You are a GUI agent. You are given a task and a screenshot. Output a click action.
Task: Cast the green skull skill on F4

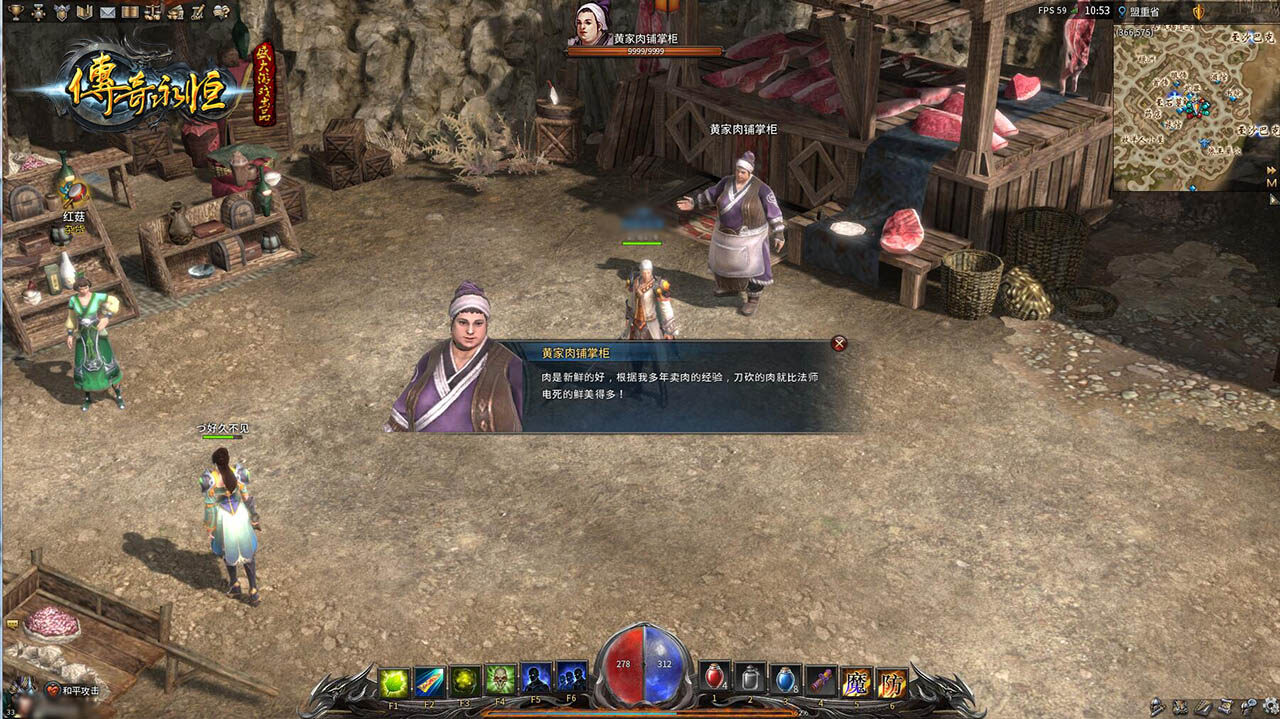click(x=500, y=681)
